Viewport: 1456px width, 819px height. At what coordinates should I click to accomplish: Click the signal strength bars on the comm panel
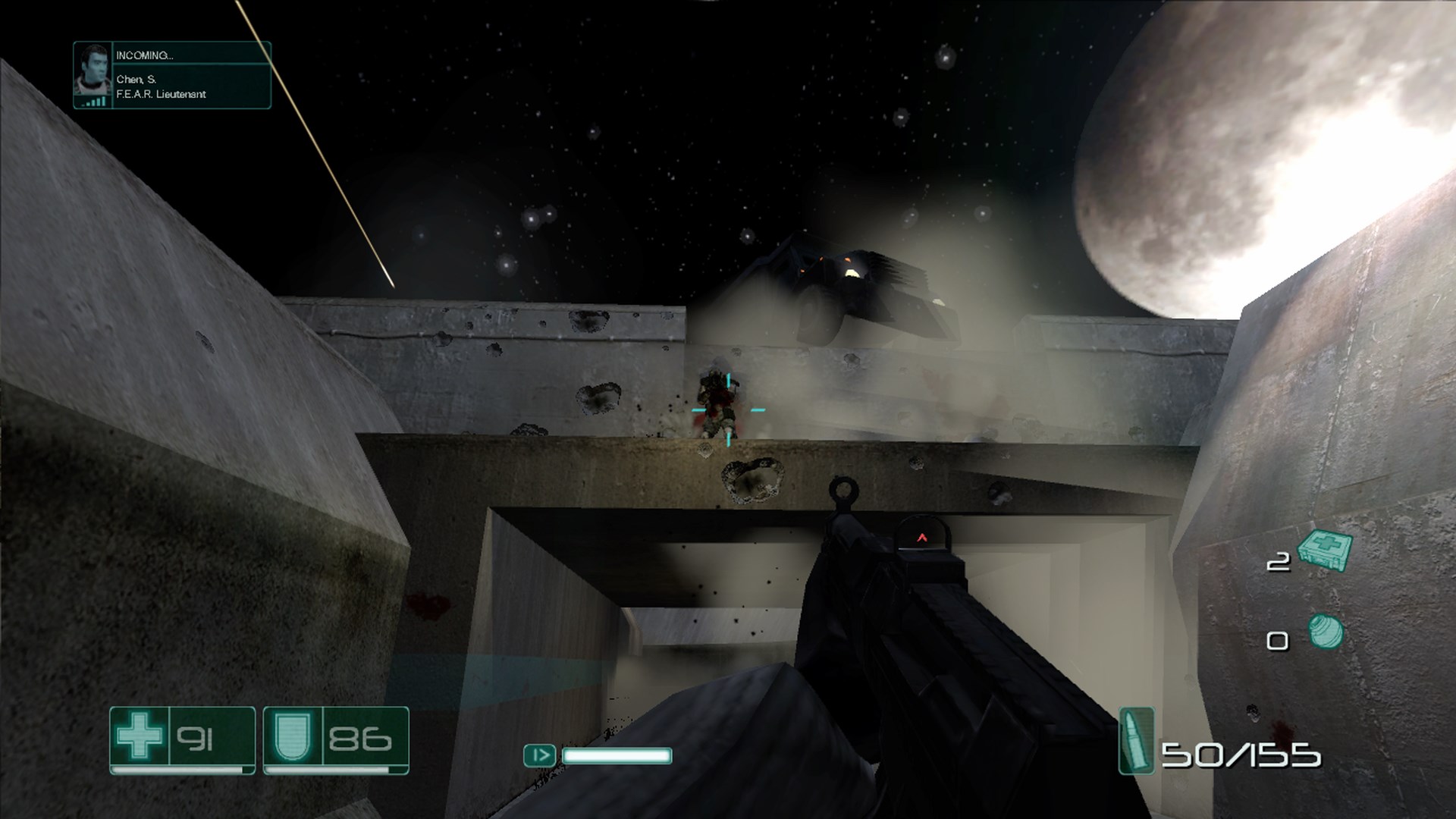[x=93, y=102]
